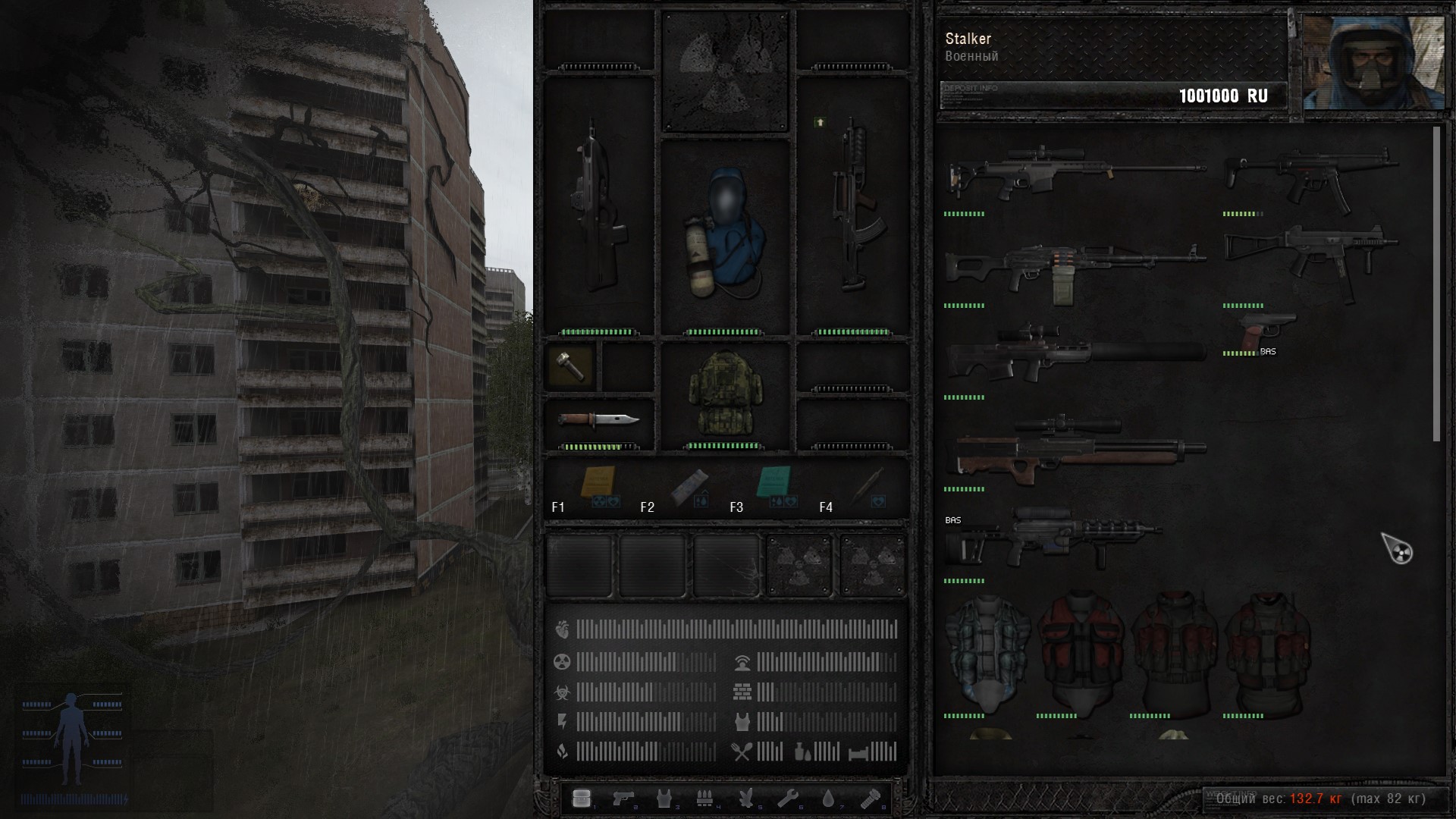
Task: Choose the bandage in quick slot F2
Action: (x=689, y=485)
